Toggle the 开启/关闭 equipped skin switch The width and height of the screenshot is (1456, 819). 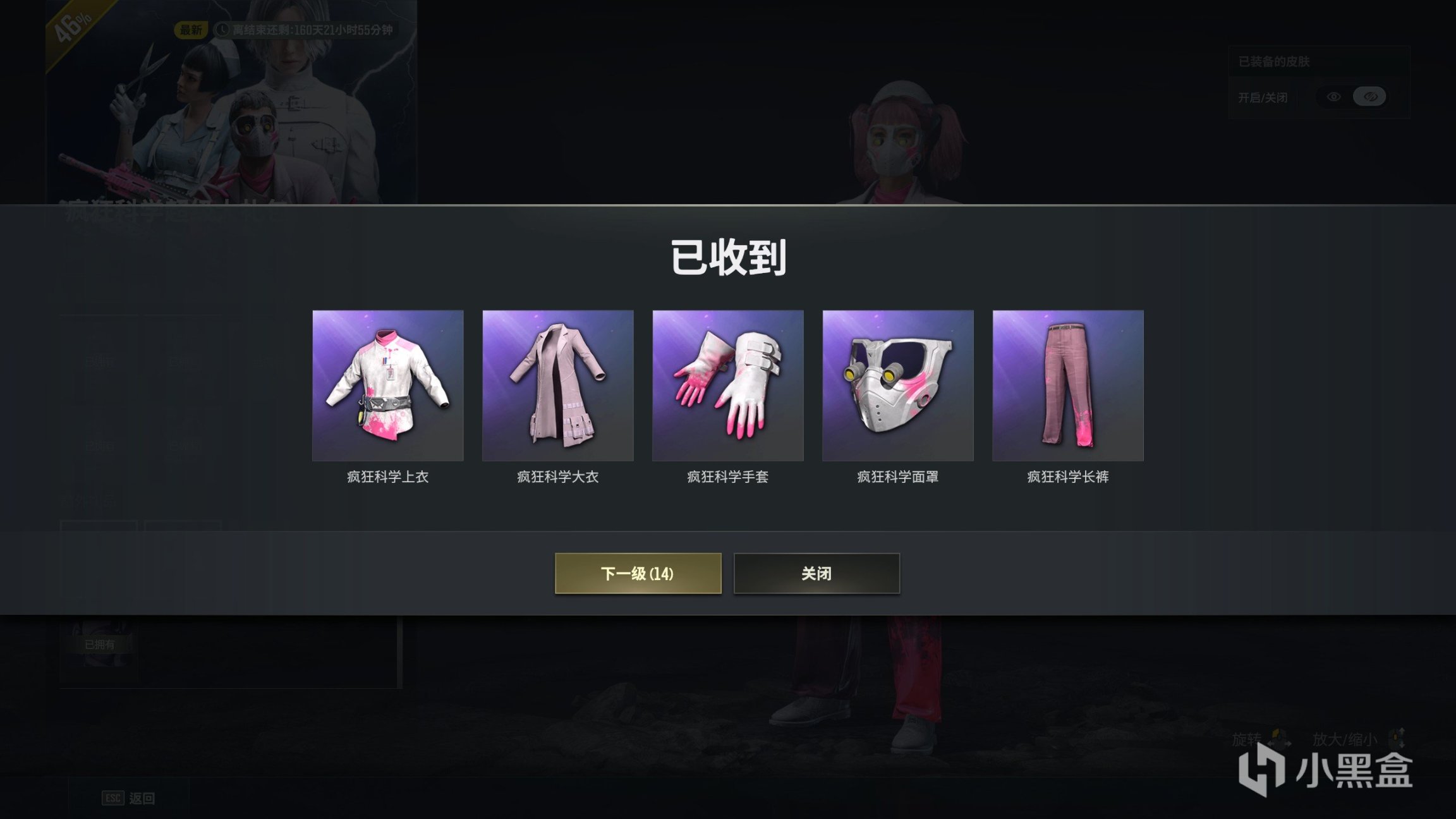[1352, 97]
